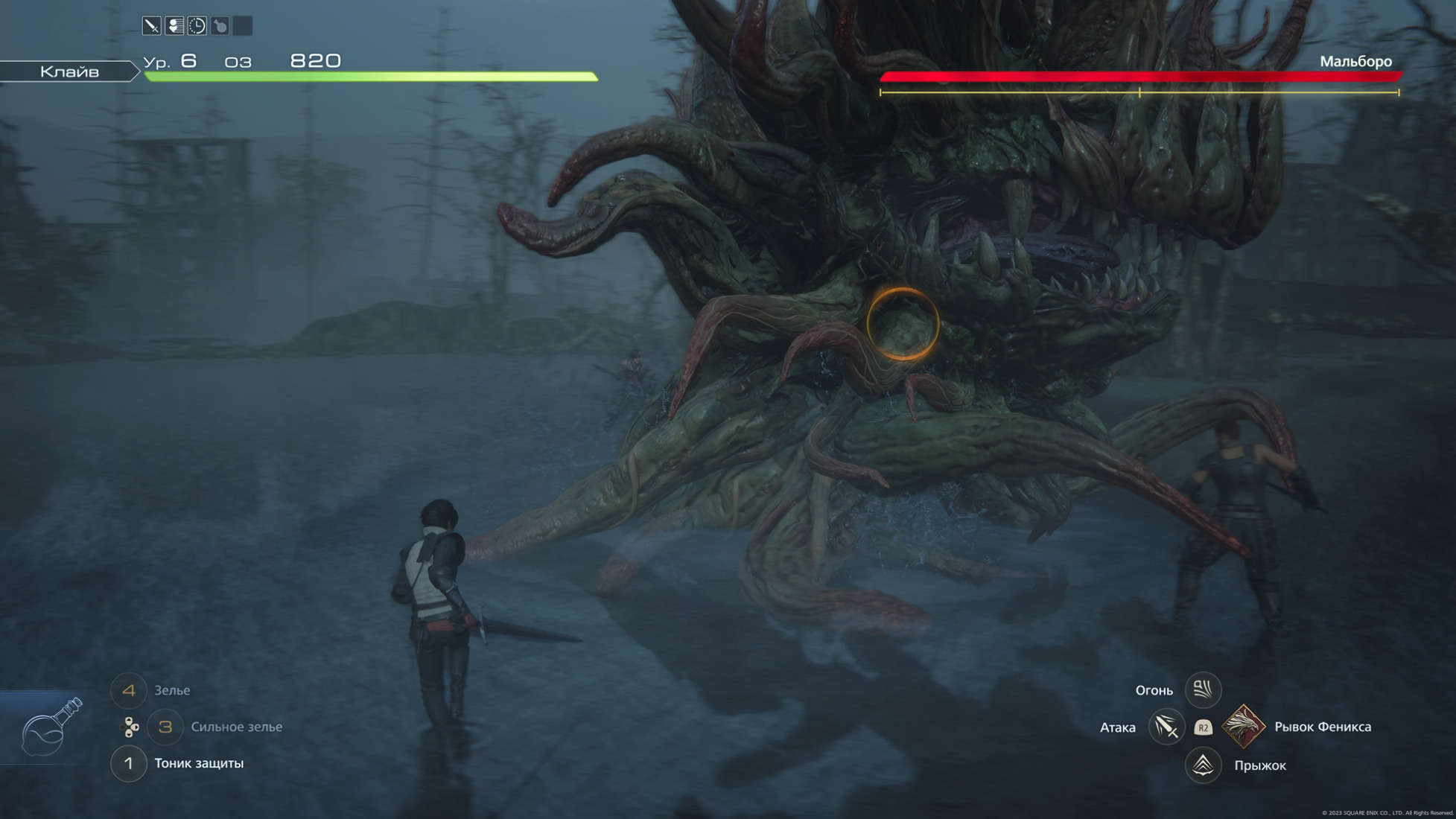Select the Прыжок jump icon

(1203, 765)
